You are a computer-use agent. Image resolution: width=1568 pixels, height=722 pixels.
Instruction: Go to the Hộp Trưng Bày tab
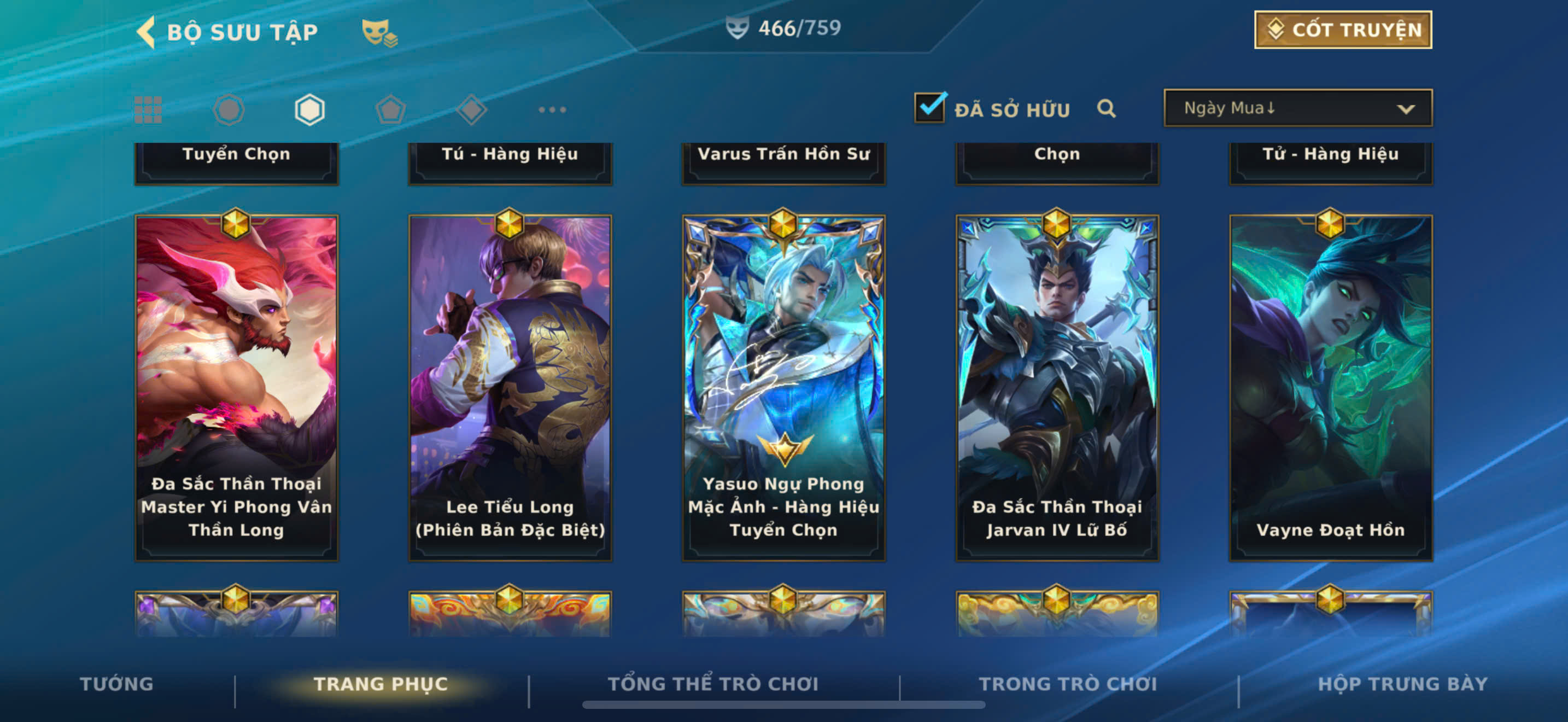(1402, 684)
